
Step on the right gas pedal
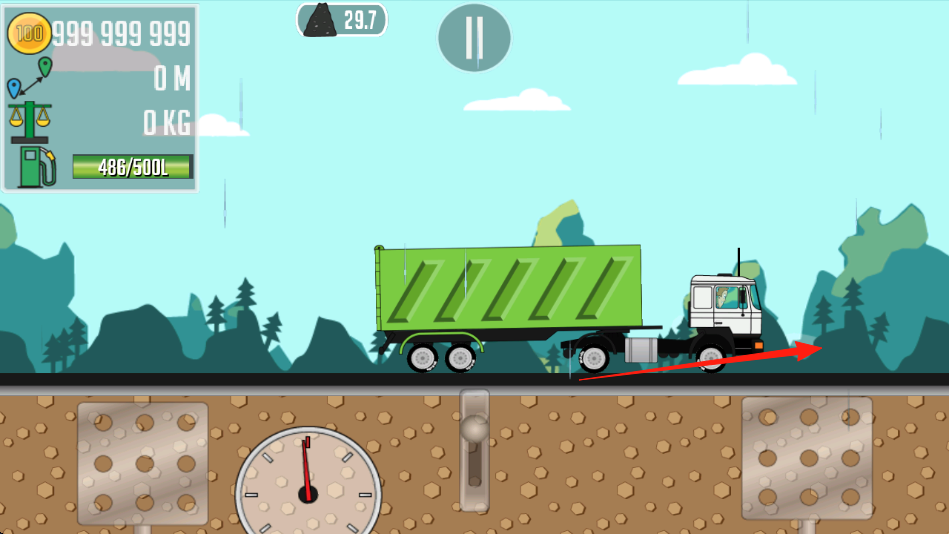(x=806, y=458)
